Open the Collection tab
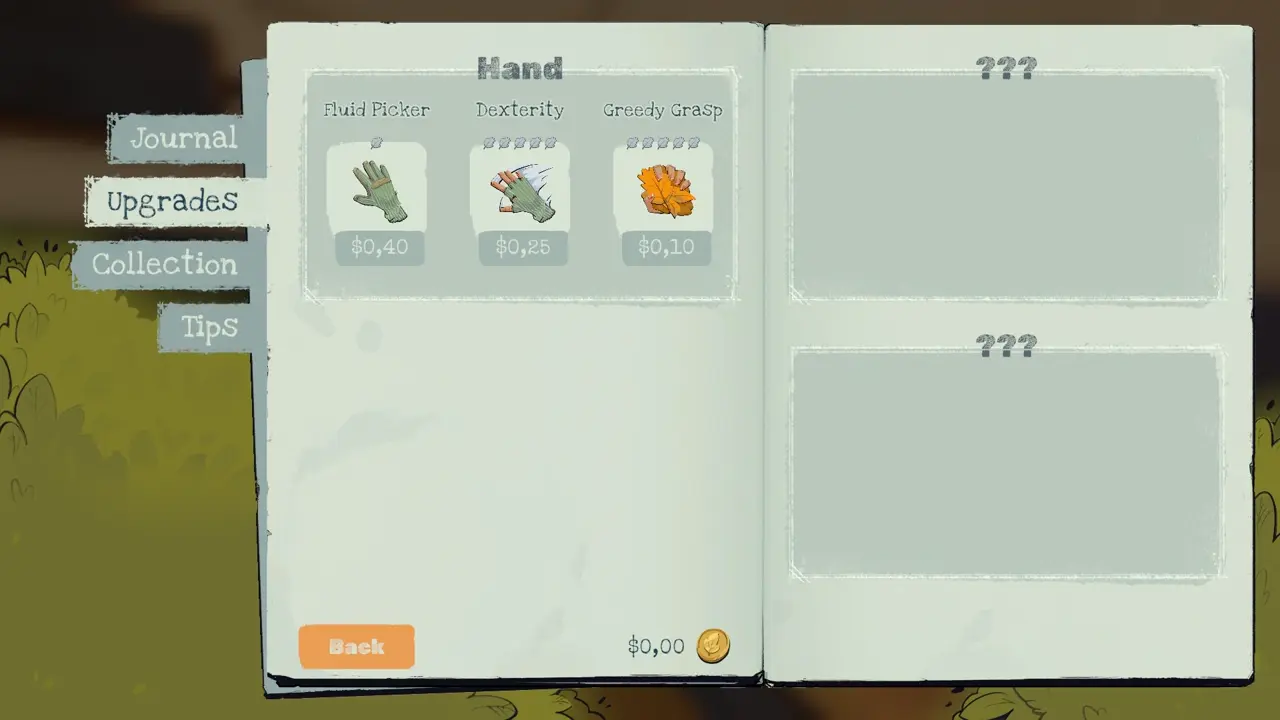Image resolution: width=1280 pixels, height=720 pixels. [x=164, y=264]
